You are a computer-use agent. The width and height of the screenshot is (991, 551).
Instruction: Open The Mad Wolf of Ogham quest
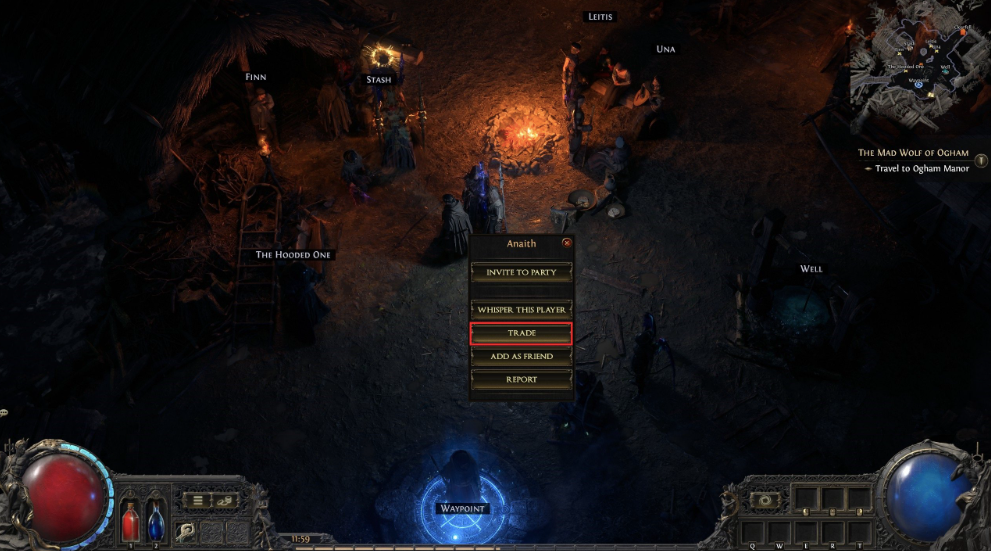pos(913,153)
